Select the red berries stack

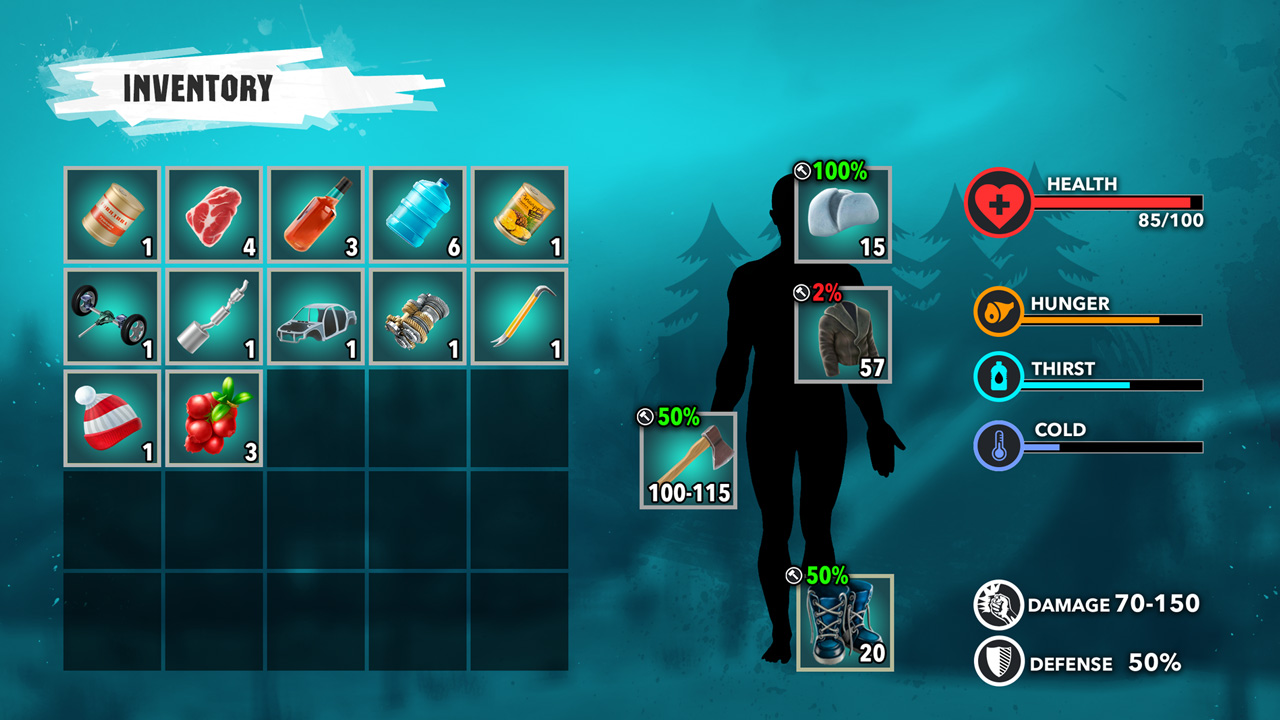(x=212, y=418)
